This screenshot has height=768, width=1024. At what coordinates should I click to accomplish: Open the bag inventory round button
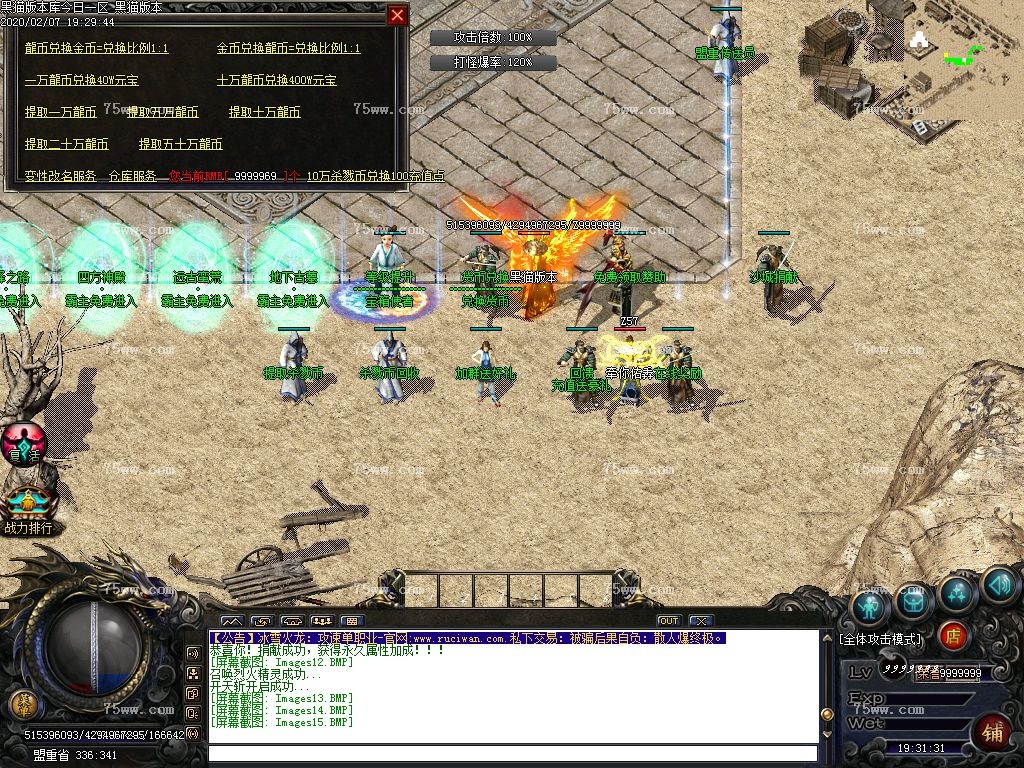click(914, 599)
